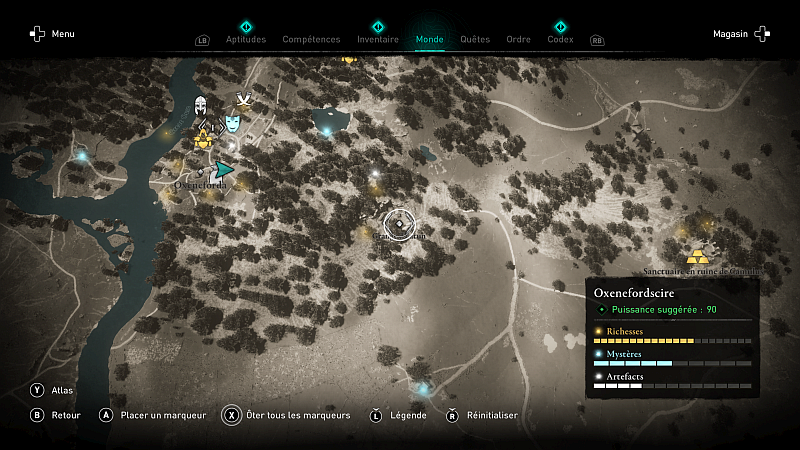Select the crossed axes map marker
The width and height of the screenshot is (800, 450).
[243, 100]
